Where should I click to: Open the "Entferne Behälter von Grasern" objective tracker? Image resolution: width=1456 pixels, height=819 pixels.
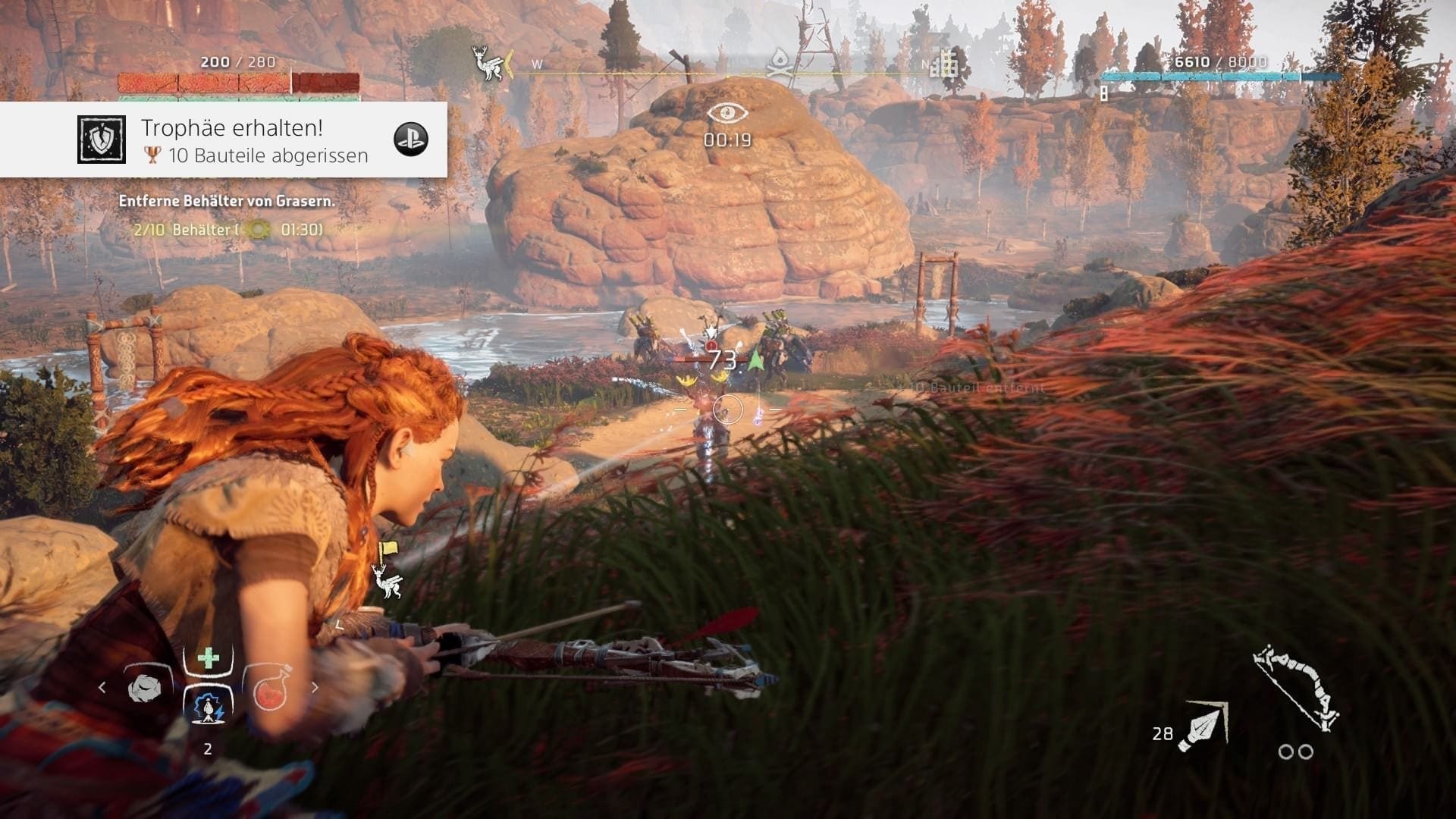click(226, 202)
